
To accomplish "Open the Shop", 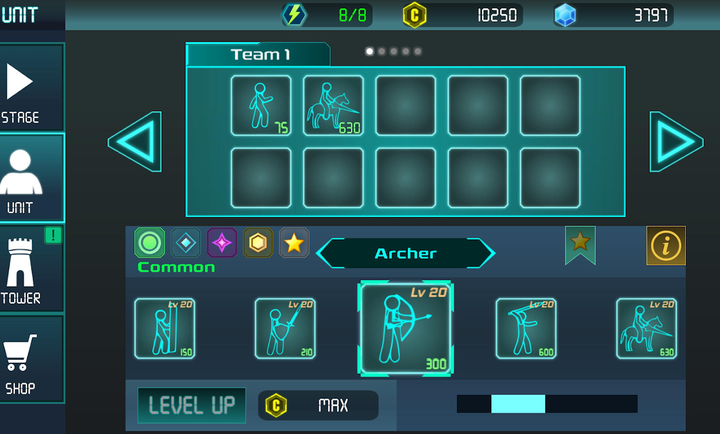I will (x=32, y=358).
